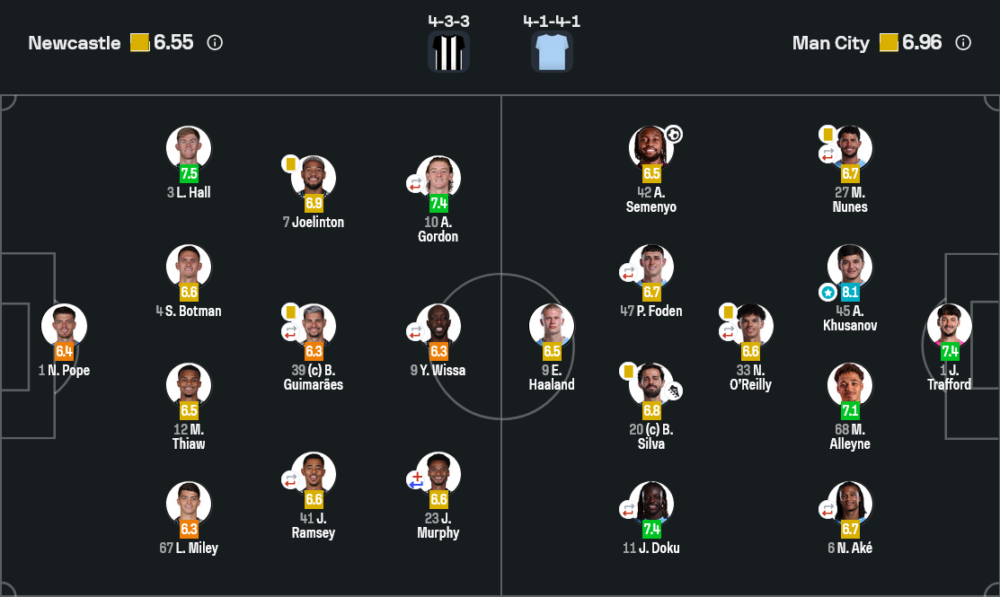
Task: View P. Foden's player details
Action: (x=651, y=266)
